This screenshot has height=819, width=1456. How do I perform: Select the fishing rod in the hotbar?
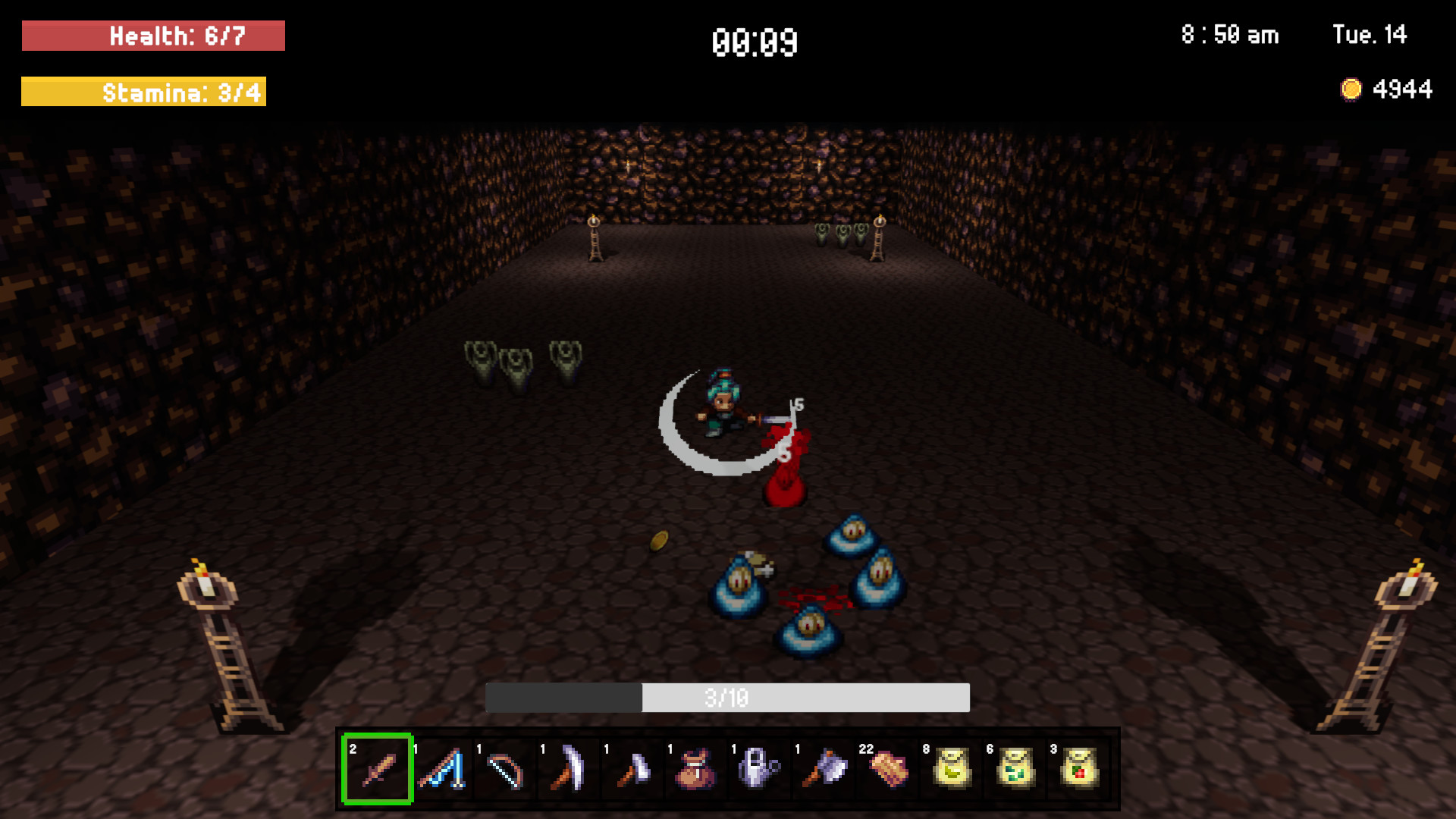(x=441, y=768)
